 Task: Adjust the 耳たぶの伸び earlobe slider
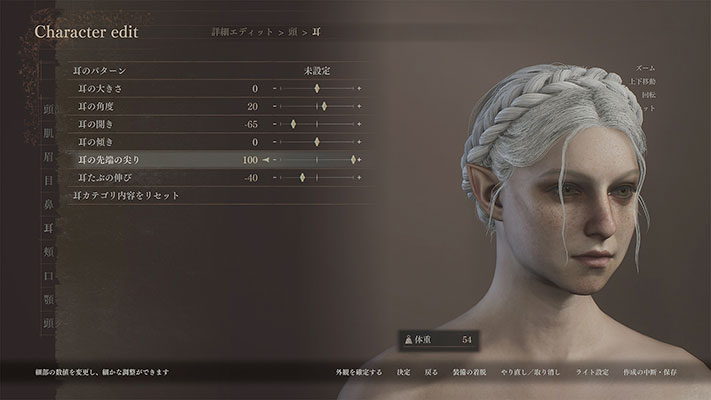[x=302, y=178]
